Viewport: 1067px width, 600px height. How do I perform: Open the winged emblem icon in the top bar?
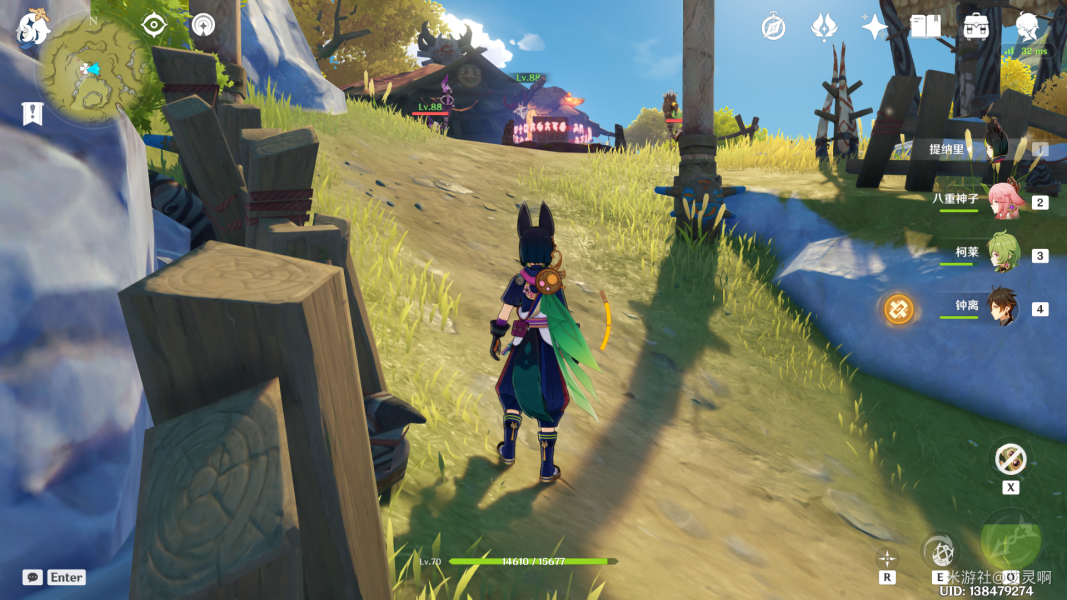pyautogui.click(x=824, y=27)
